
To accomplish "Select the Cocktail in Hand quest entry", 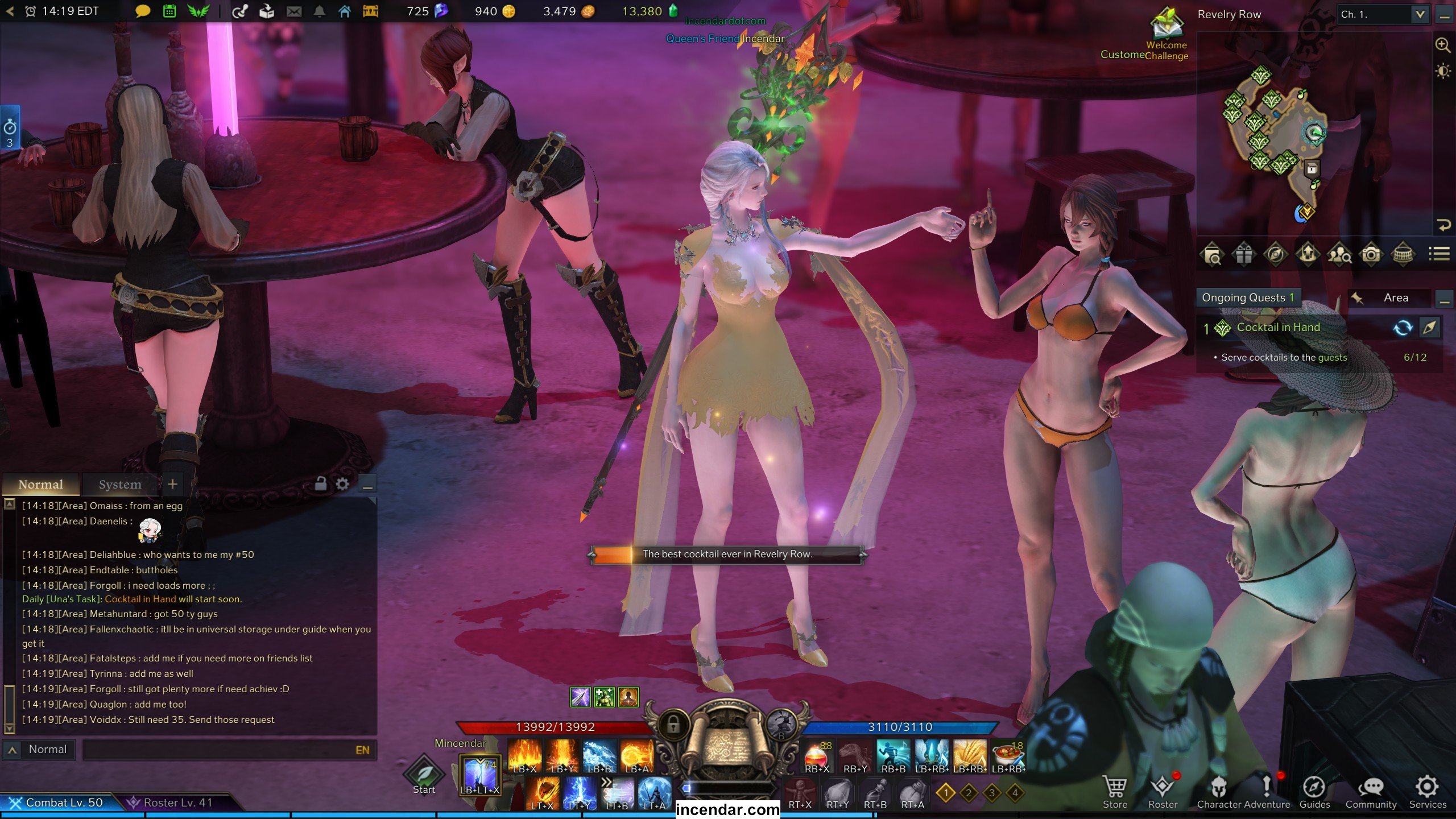I will (x=1278, y=328).
